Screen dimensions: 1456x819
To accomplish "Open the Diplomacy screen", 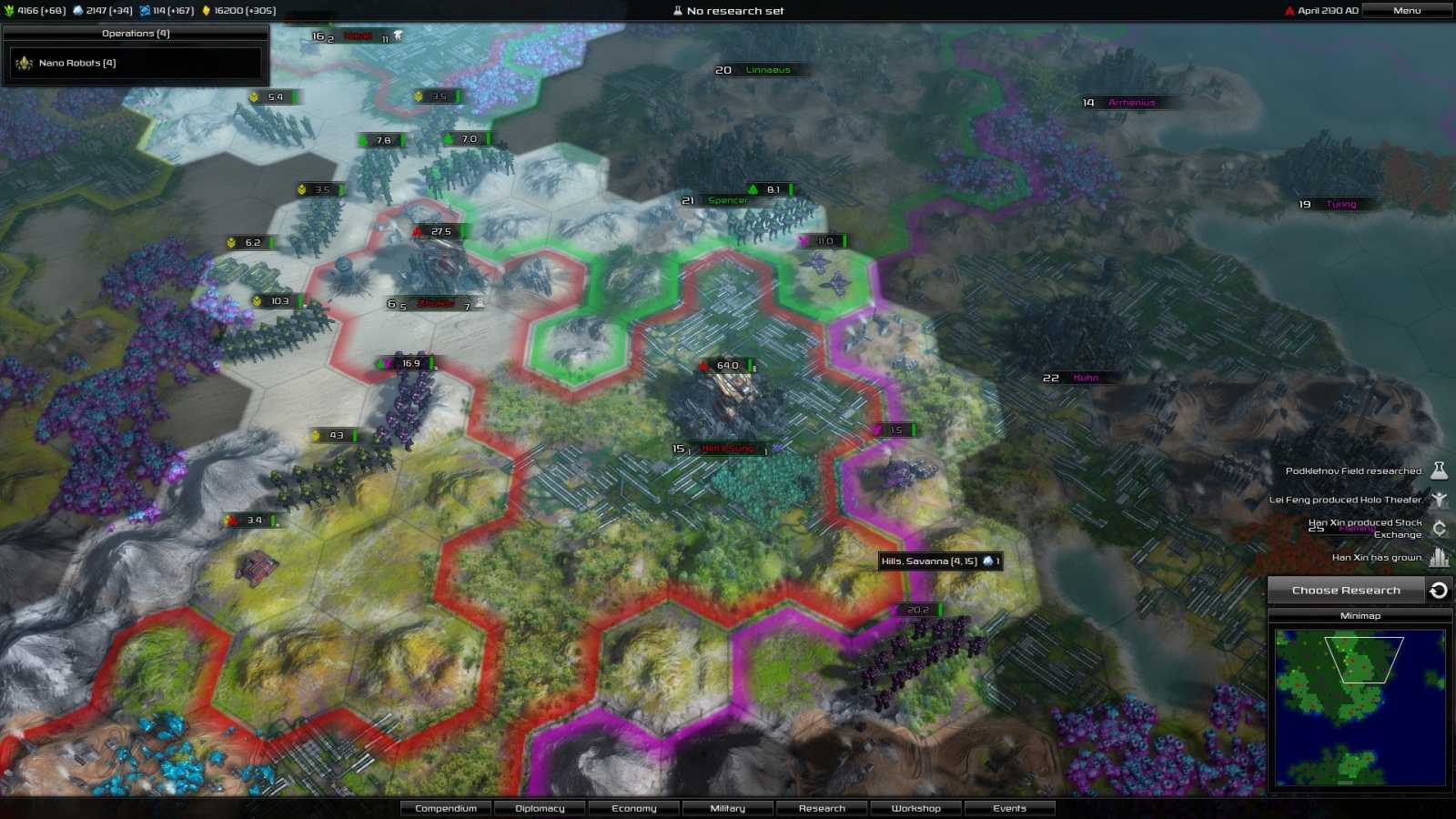I will tap(540, 808).
